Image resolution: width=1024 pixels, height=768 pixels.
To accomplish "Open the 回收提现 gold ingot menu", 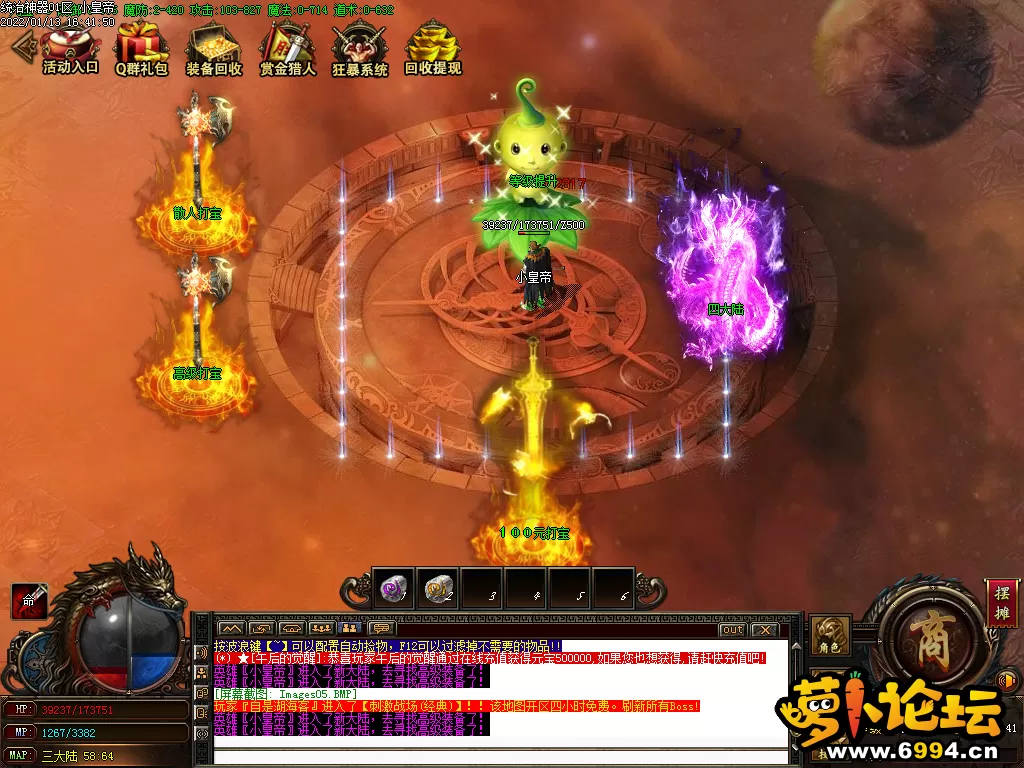I will click(433, 48).
